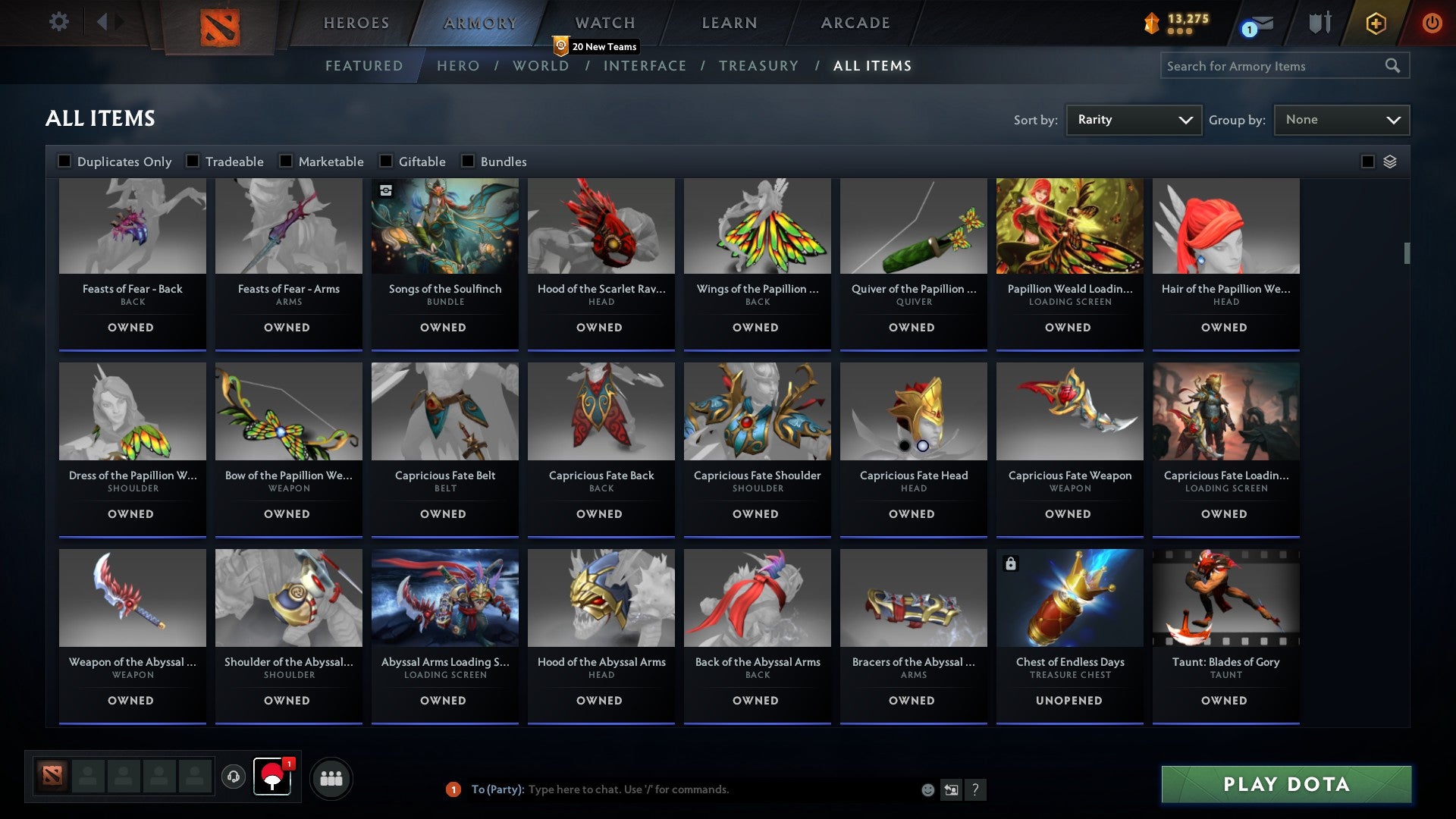This screenshot has width=1456, height=819.
Task: Open the Sort by Rarity dropdown
Action: (1133, 119)
